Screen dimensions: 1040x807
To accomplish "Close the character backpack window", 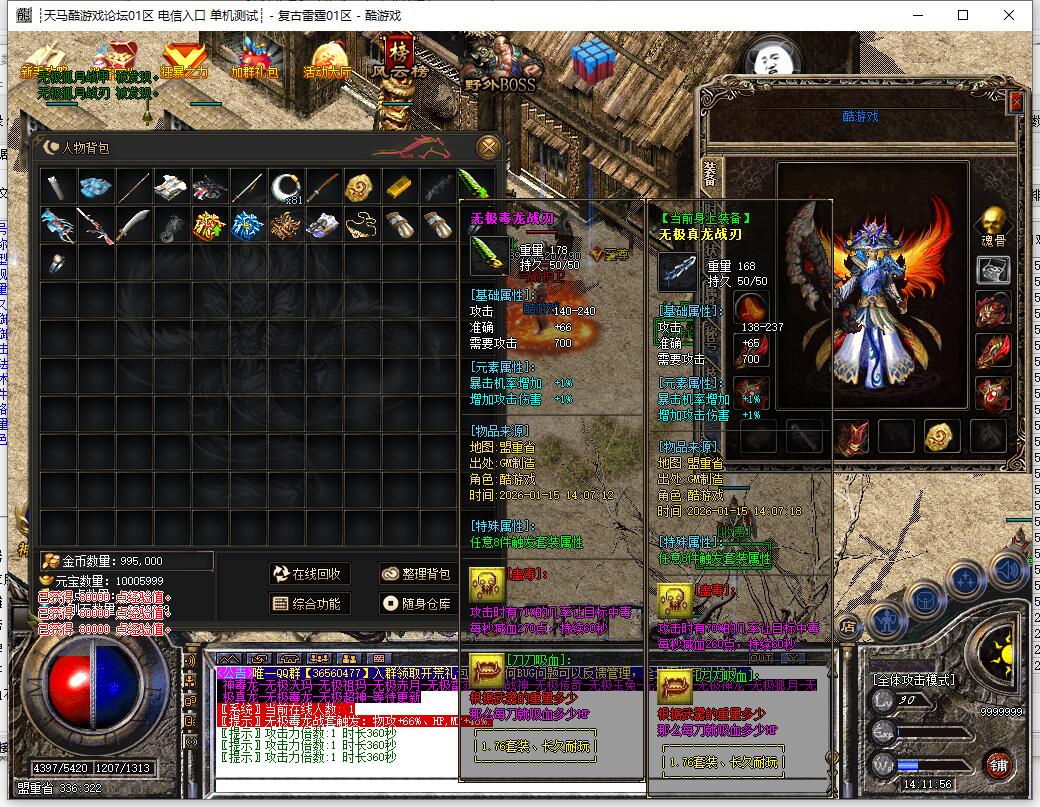I will (488, 147).
